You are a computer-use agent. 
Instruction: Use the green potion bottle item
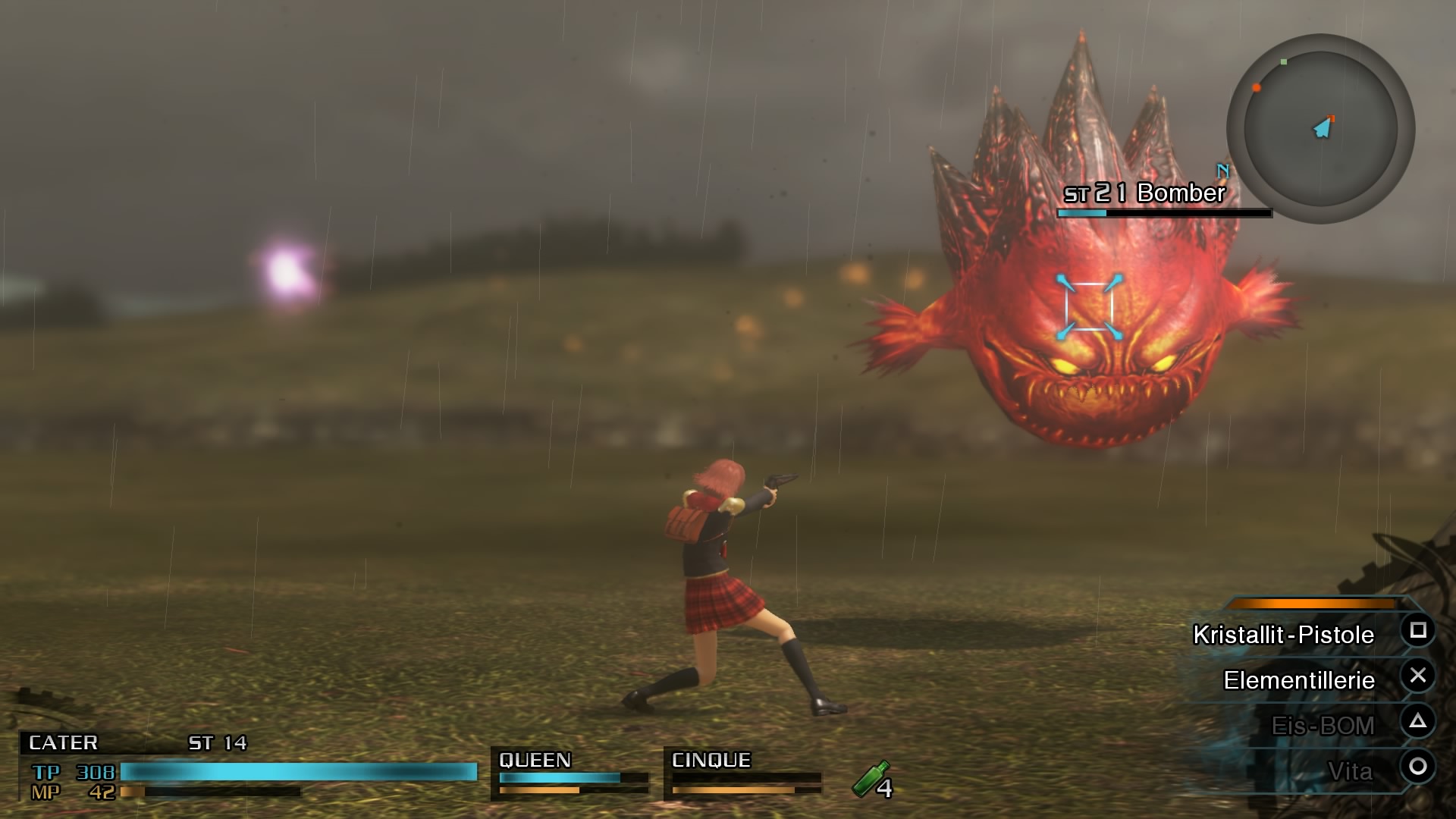coord(871,780)
